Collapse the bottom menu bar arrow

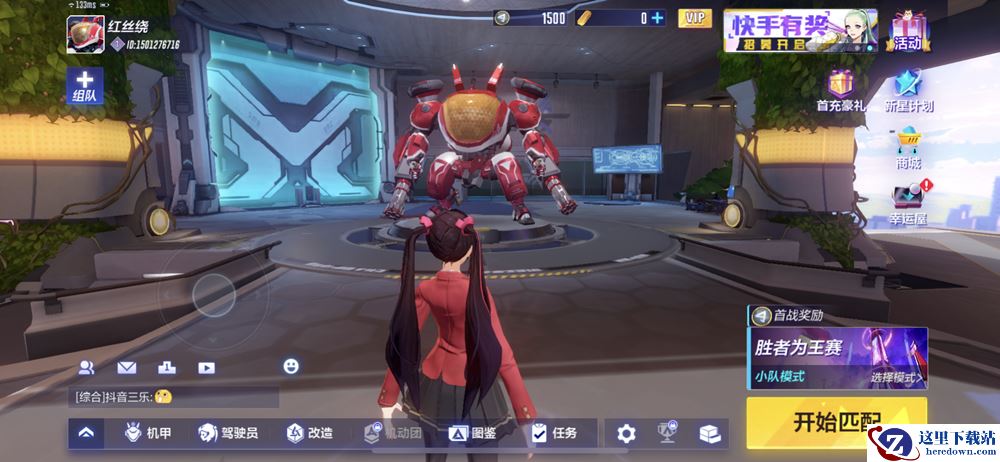[86, 433]
